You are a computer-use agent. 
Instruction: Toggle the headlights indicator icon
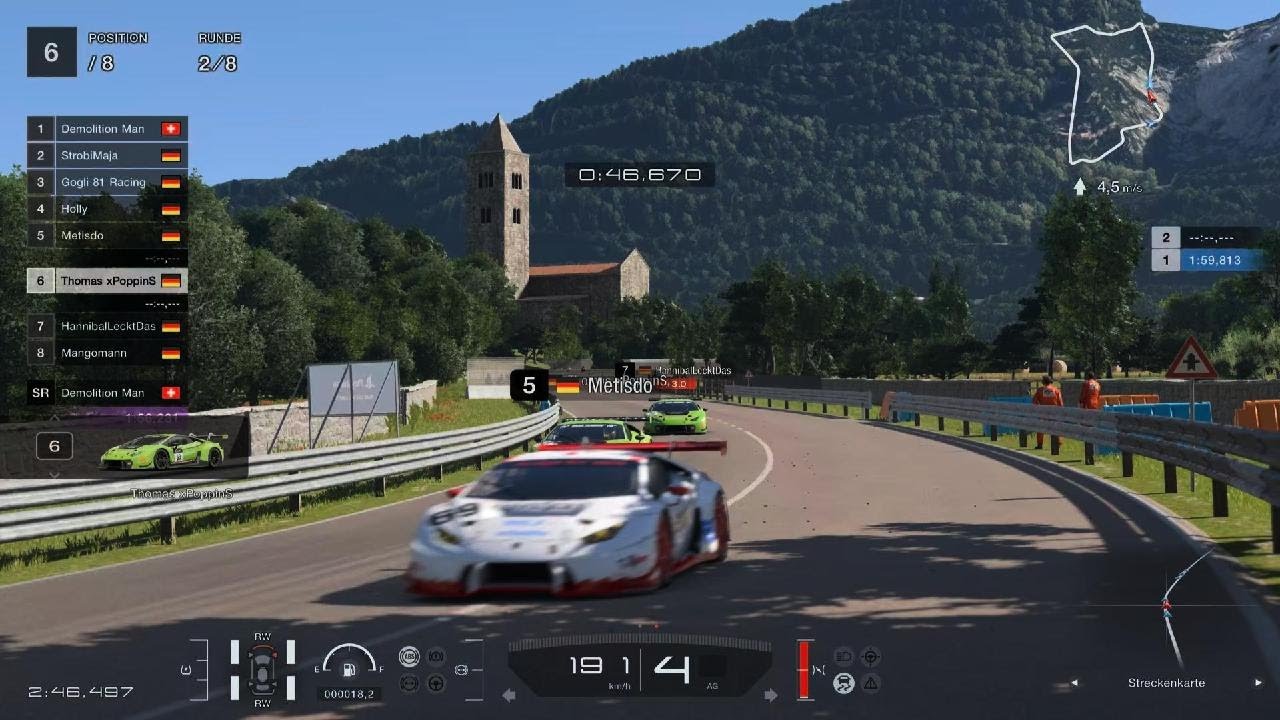click(x=844, y=657)
